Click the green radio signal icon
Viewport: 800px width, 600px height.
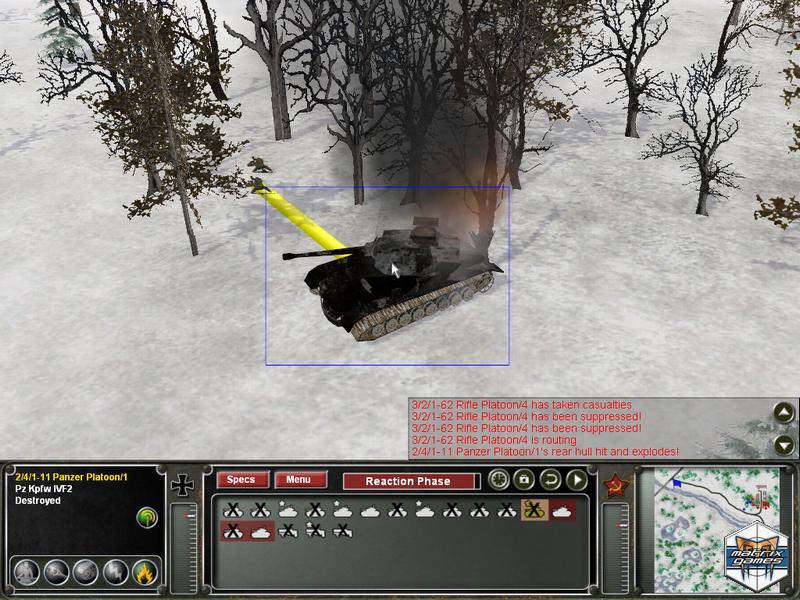click(146, 517)
